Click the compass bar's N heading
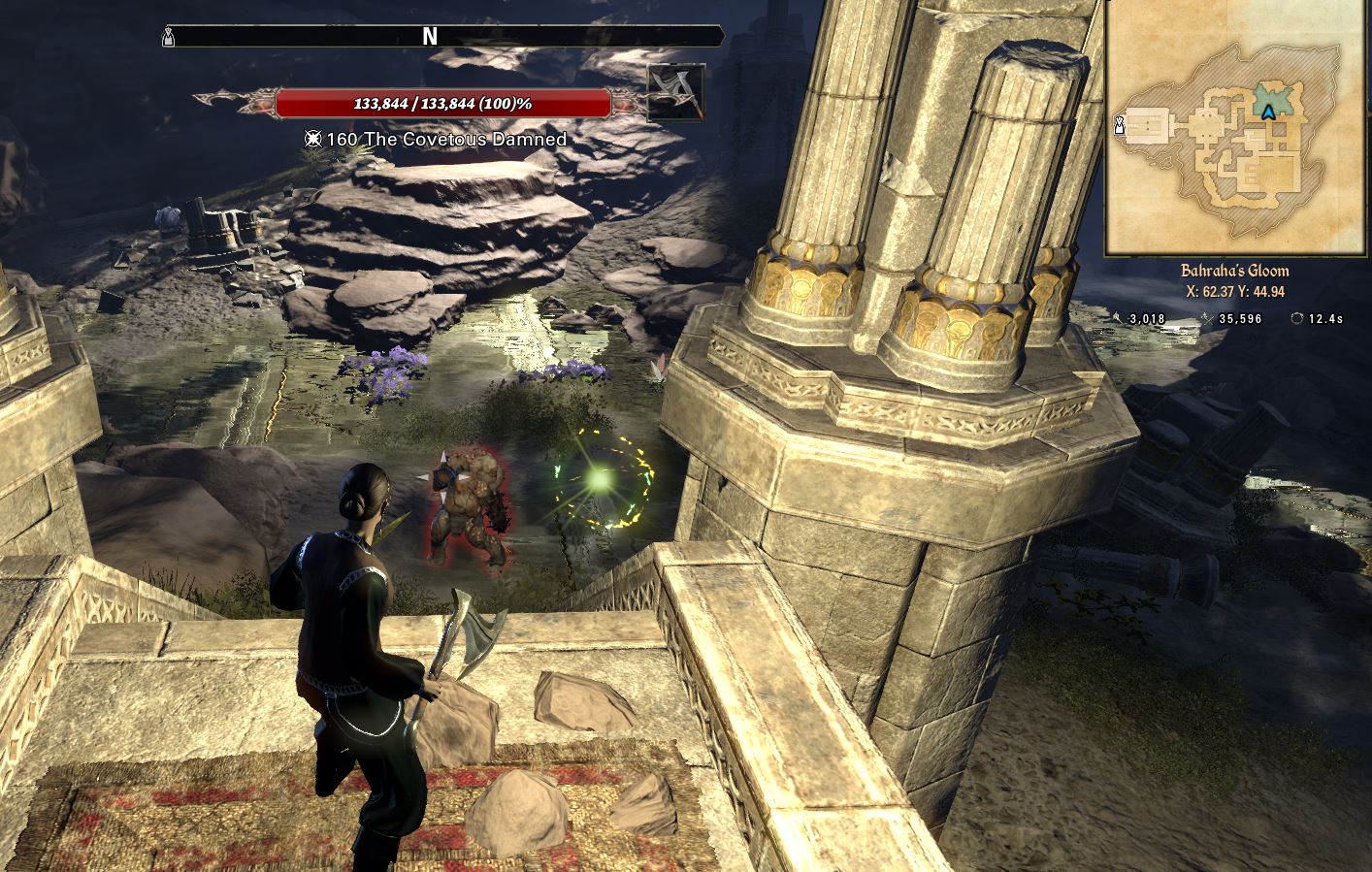1372x872 pixels. click(429, 37)
